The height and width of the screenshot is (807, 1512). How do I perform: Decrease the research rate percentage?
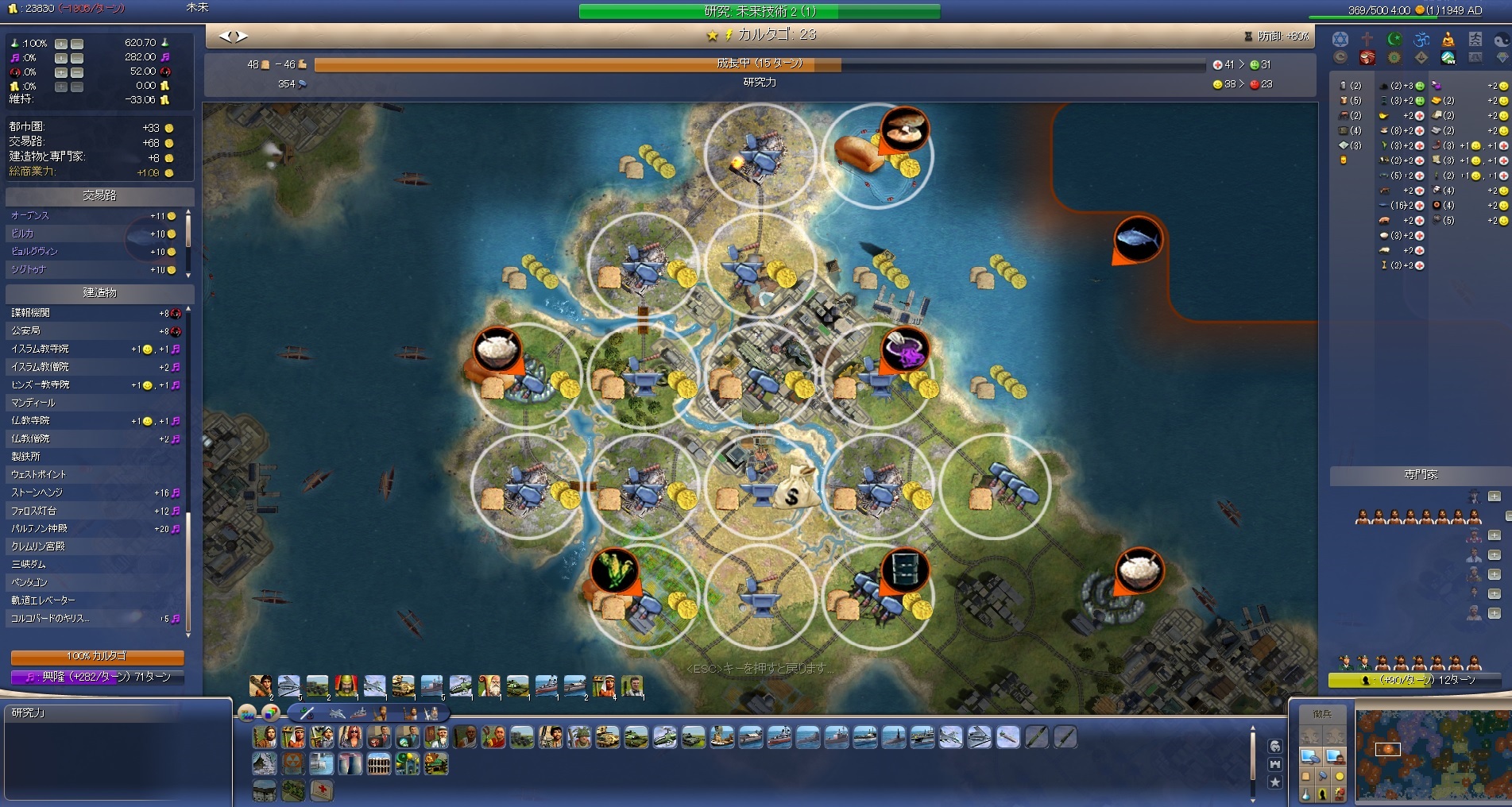coord(77,44)
